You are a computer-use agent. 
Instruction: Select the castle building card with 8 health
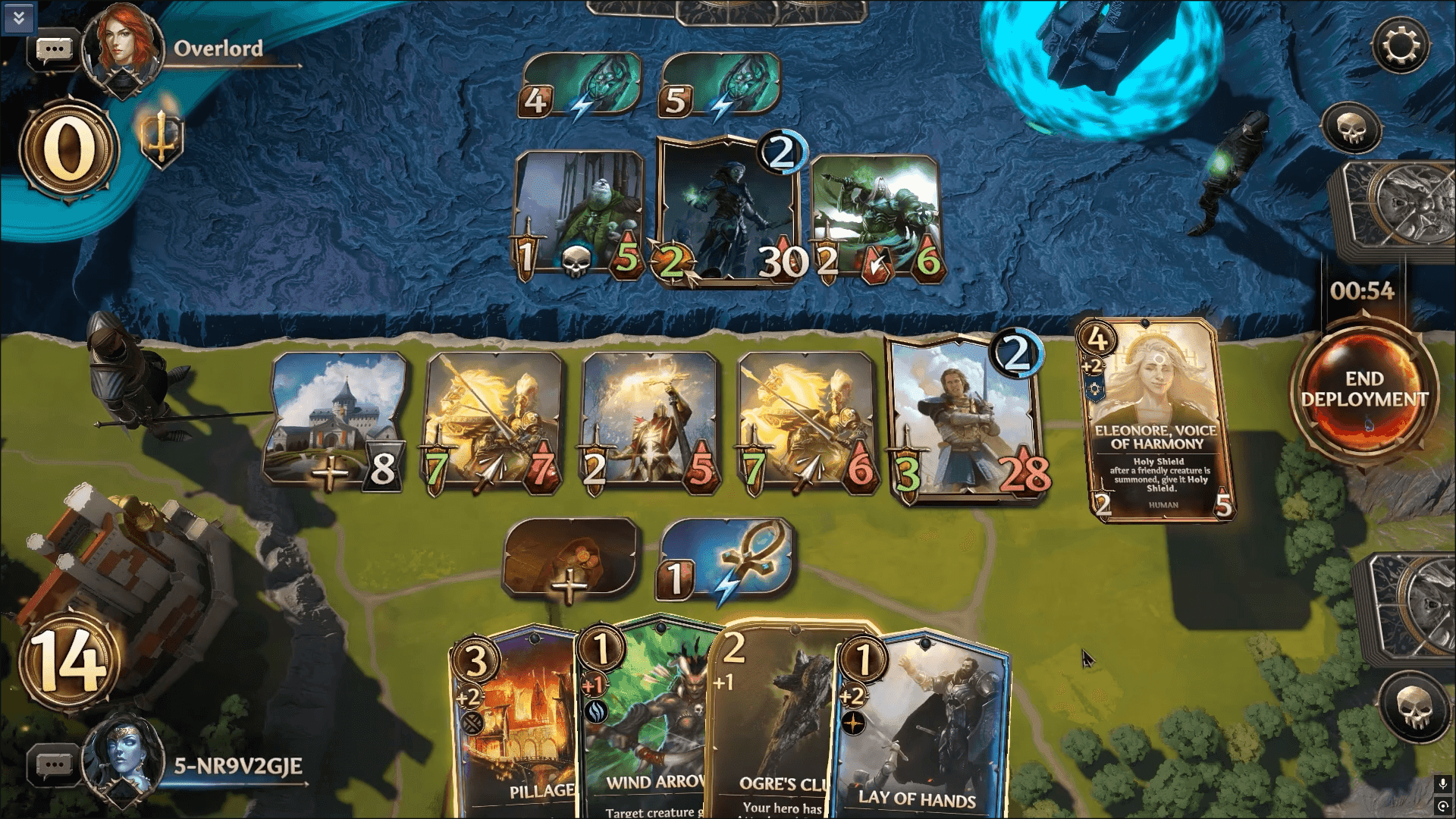pyautogui.click(x=336, y=421)
